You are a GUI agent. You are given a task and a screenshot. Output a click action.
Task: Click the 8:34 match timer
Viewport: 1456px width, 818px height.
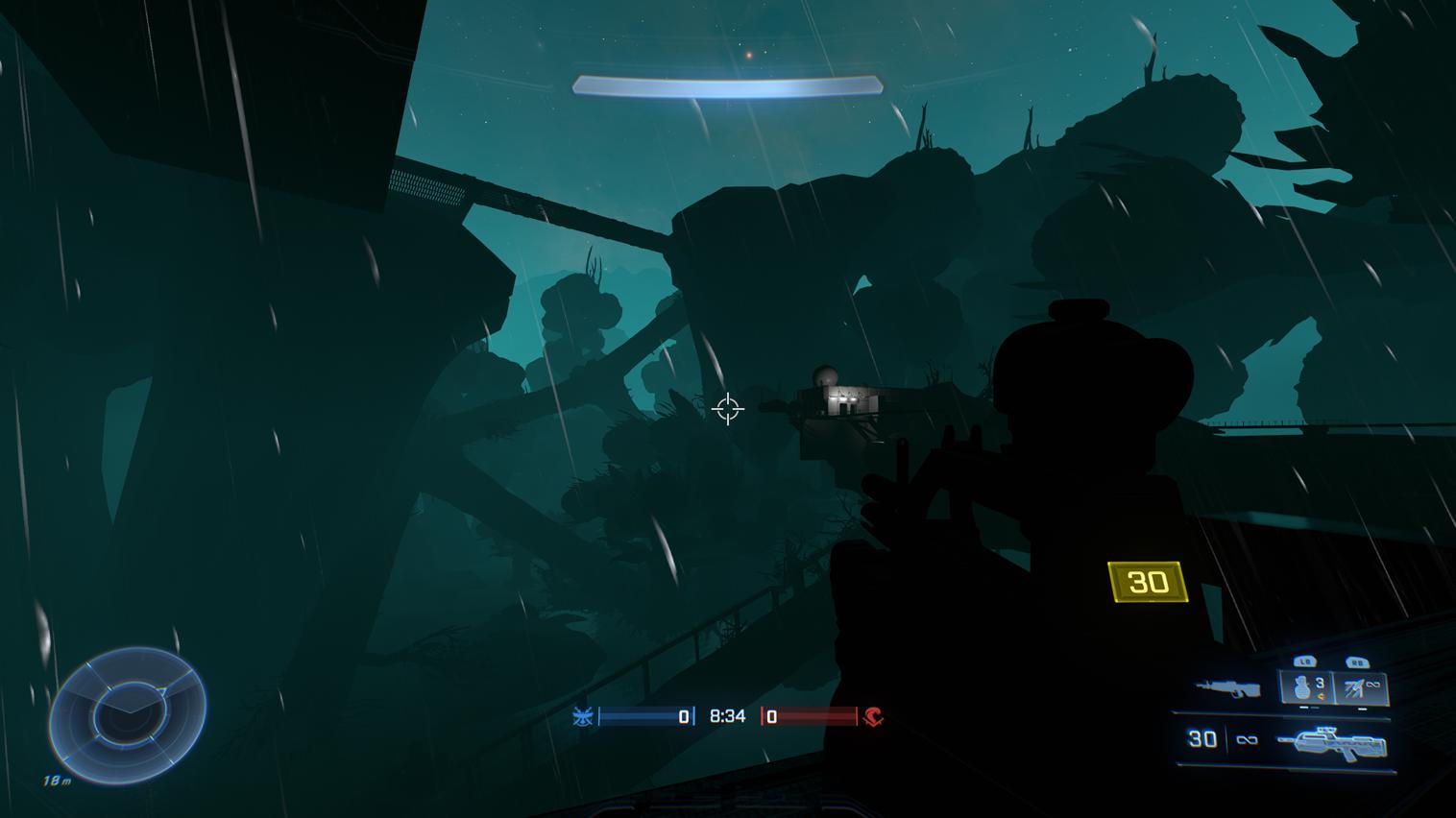pyautogui.click(x=726, y=715)
